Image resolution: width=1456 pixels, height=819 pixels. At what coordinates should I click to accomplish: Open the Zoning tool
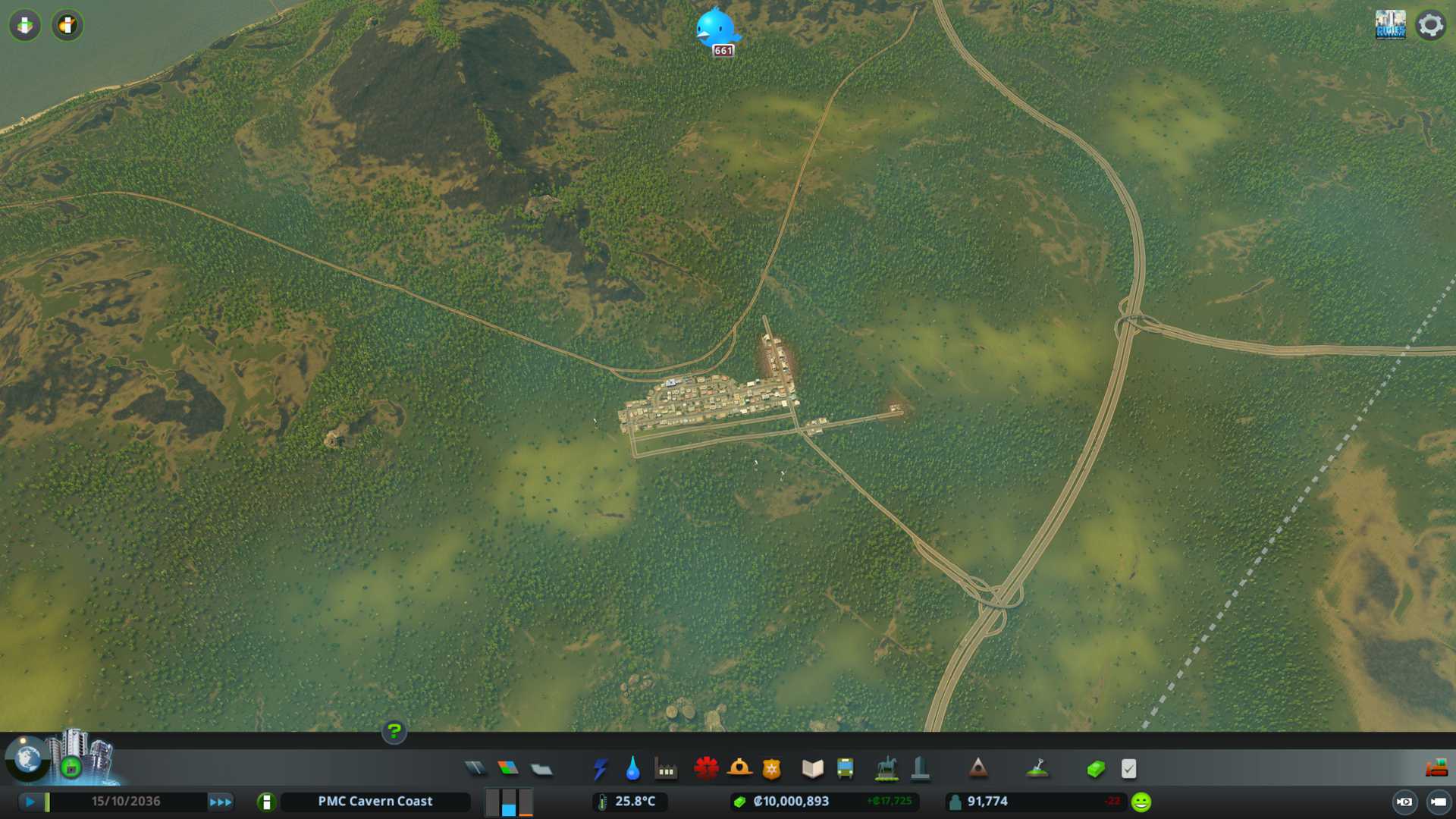pyautogui.click(x=508, y=769)
